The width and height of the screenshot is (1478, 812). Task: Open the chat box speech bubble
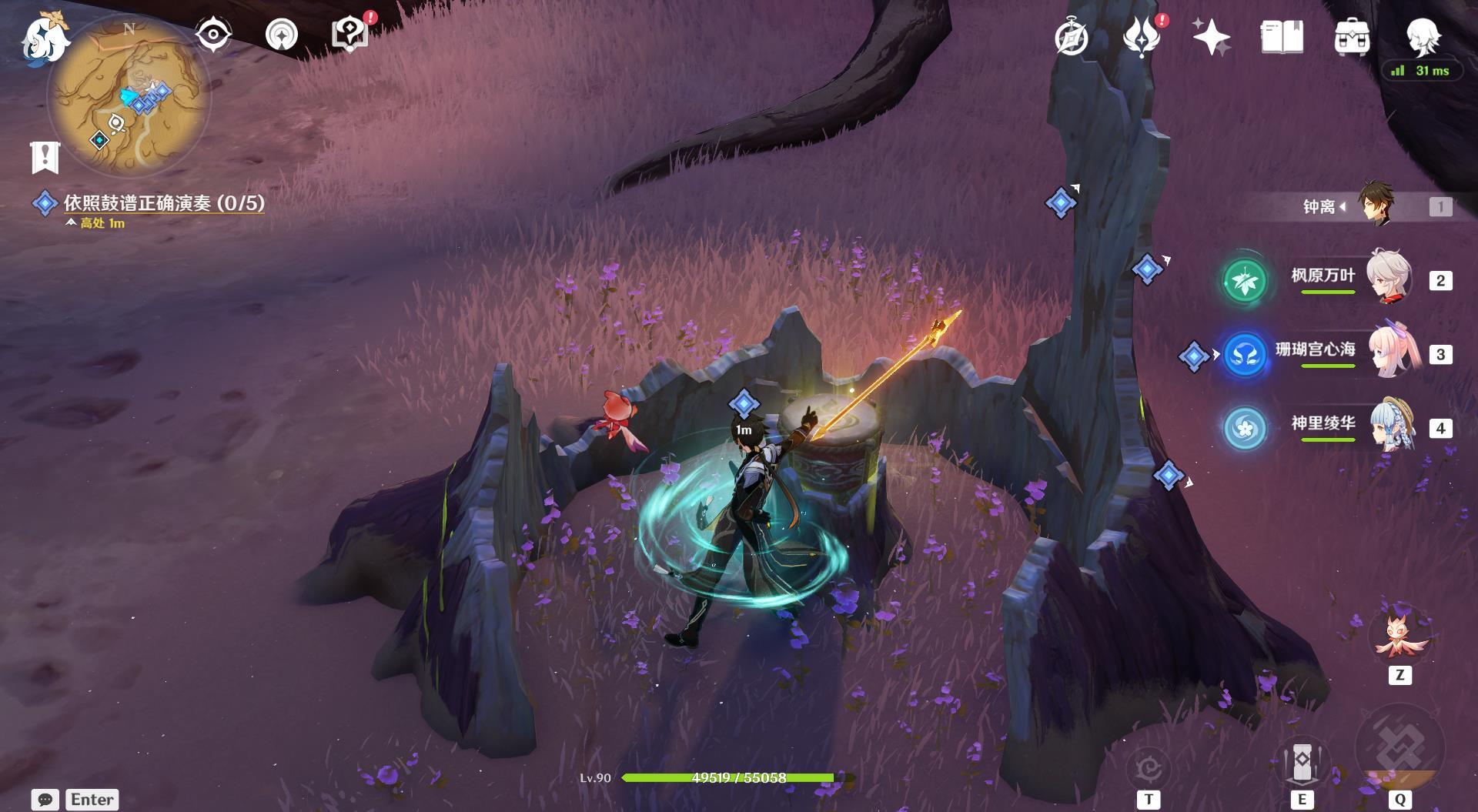[45, 800]
